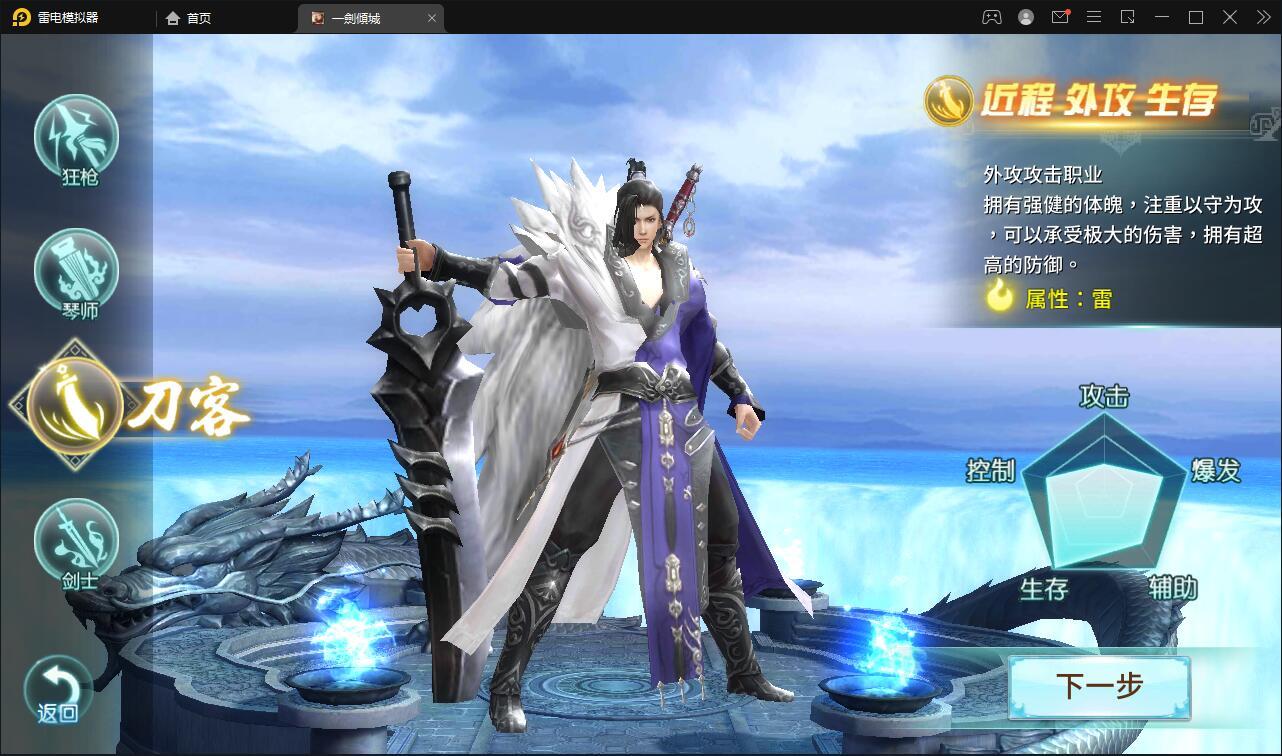This screenshot has height=756, width=1282.
Task: Select the 剑士 swordsman class
Action: point(77,541)
